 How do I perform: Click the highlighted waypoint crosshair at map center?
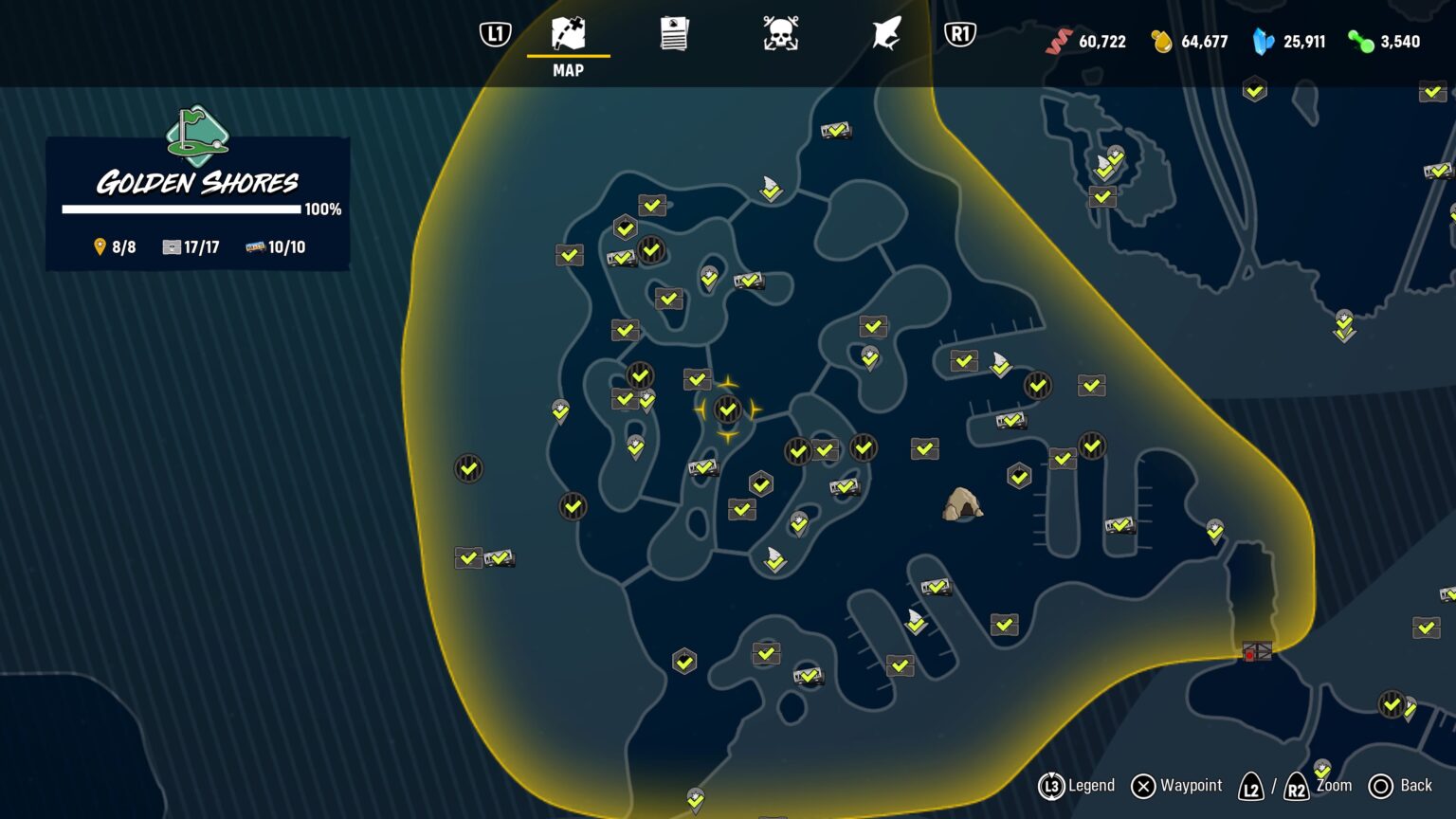[727, 409]
